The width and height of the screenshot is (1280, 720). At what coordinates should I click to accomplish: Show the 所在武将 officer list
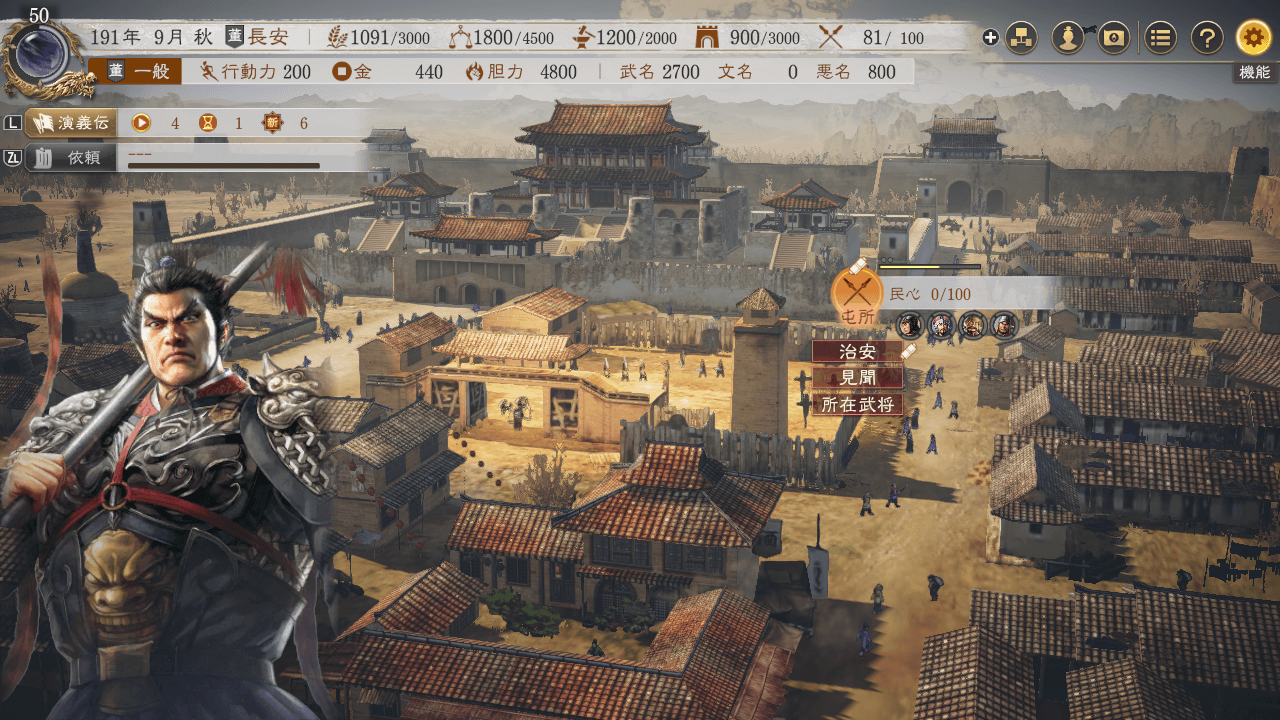(858, 404)
